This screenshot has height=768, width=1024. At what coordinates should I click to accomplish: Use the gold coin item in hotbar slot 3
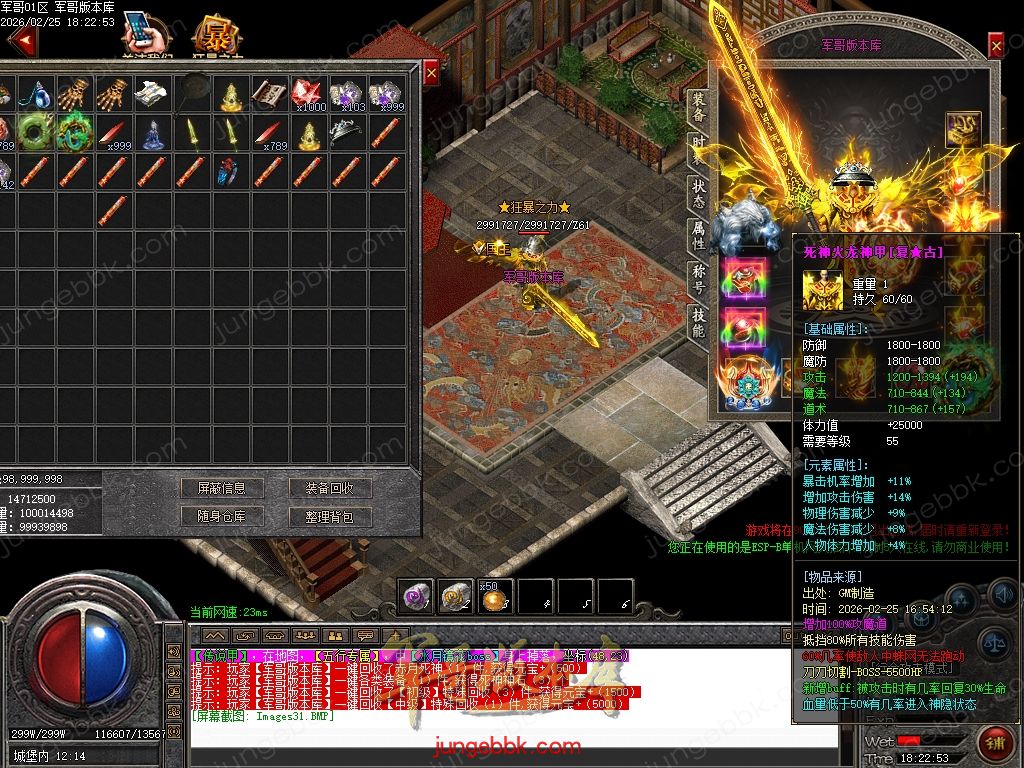[x=494, y=598]
